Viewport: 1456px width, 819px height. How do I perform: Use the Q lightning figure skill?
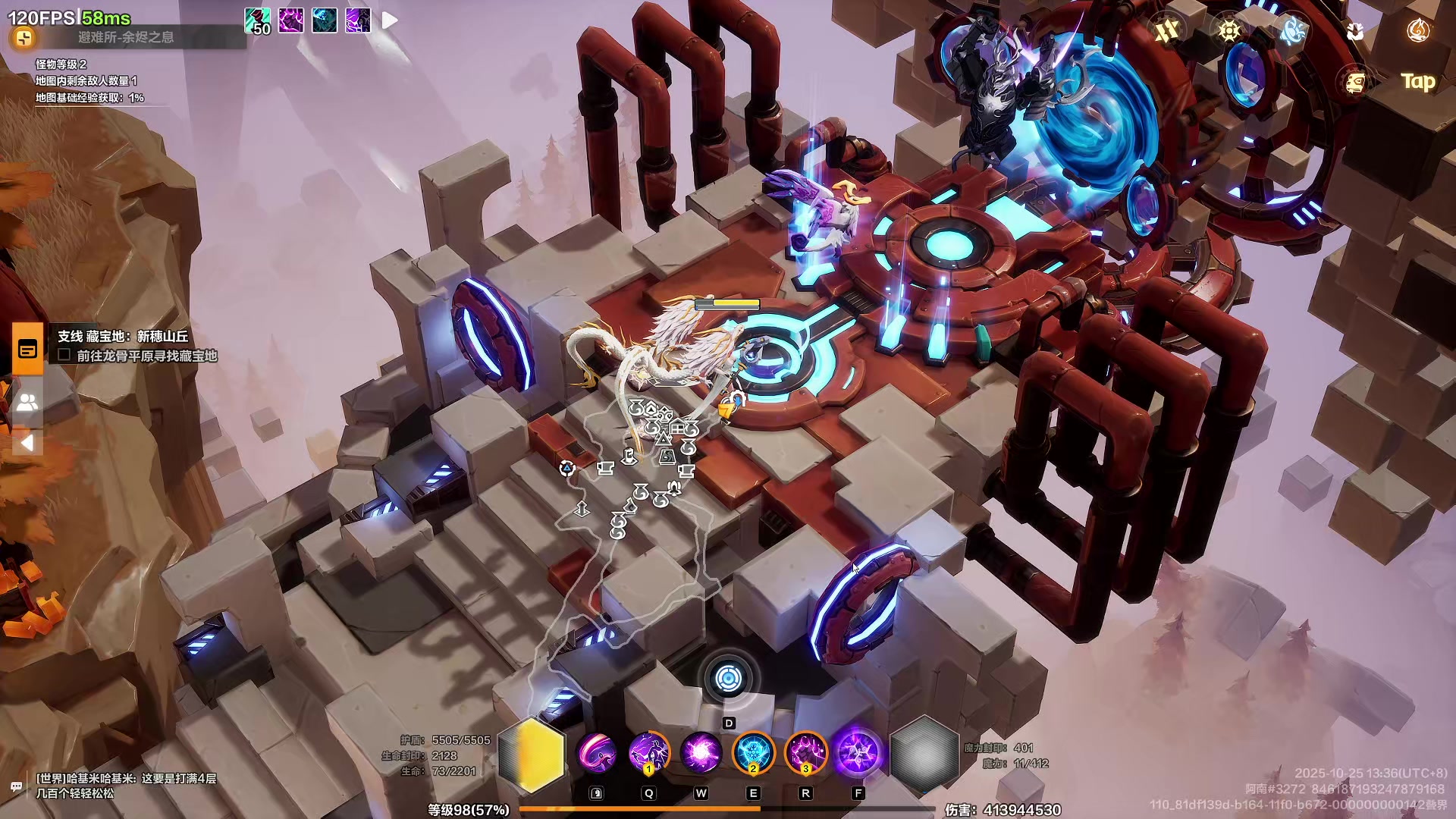pos(648,754)
